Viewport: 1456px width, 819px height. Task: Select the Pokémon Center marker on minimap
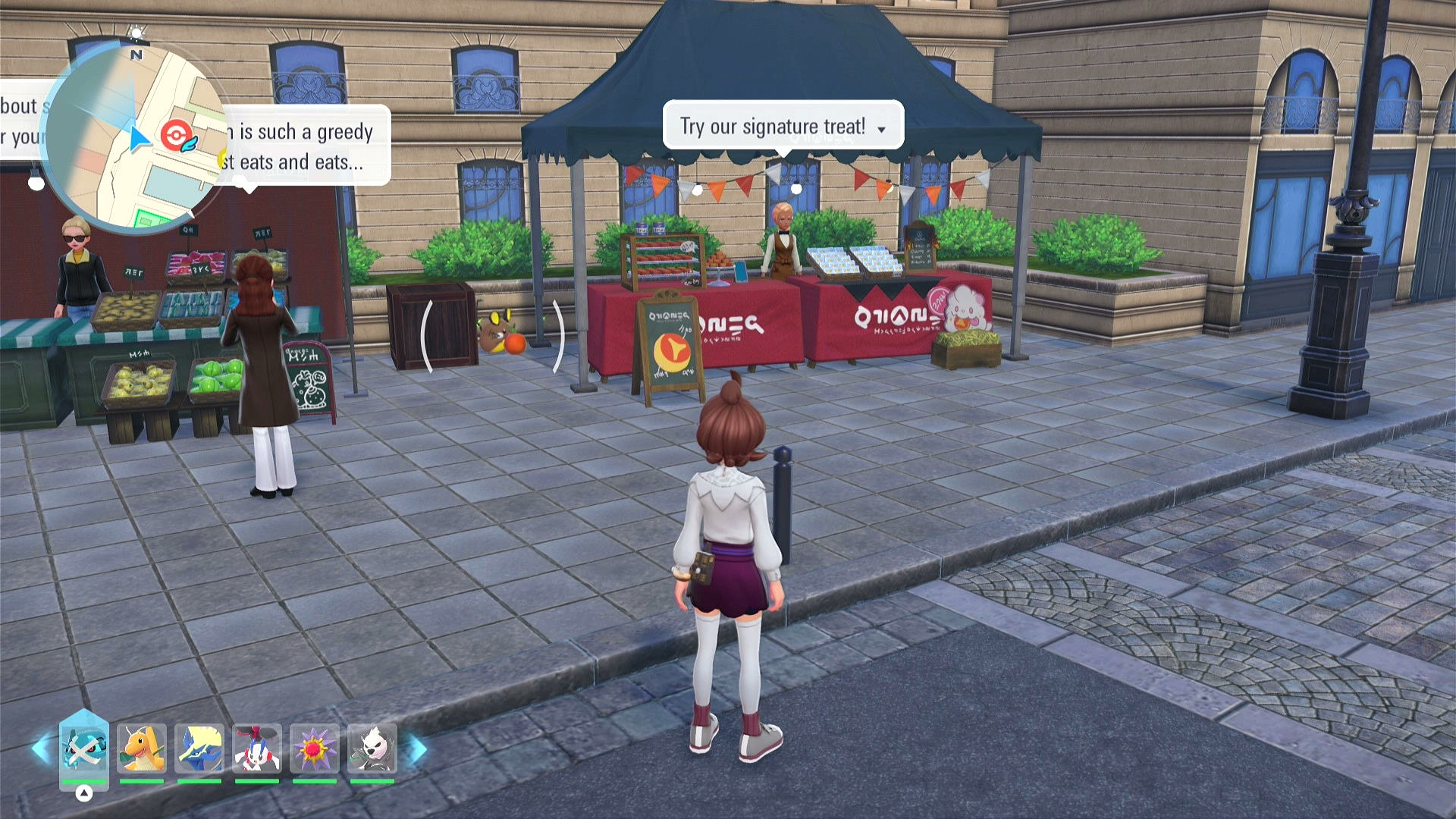point(174,136)
